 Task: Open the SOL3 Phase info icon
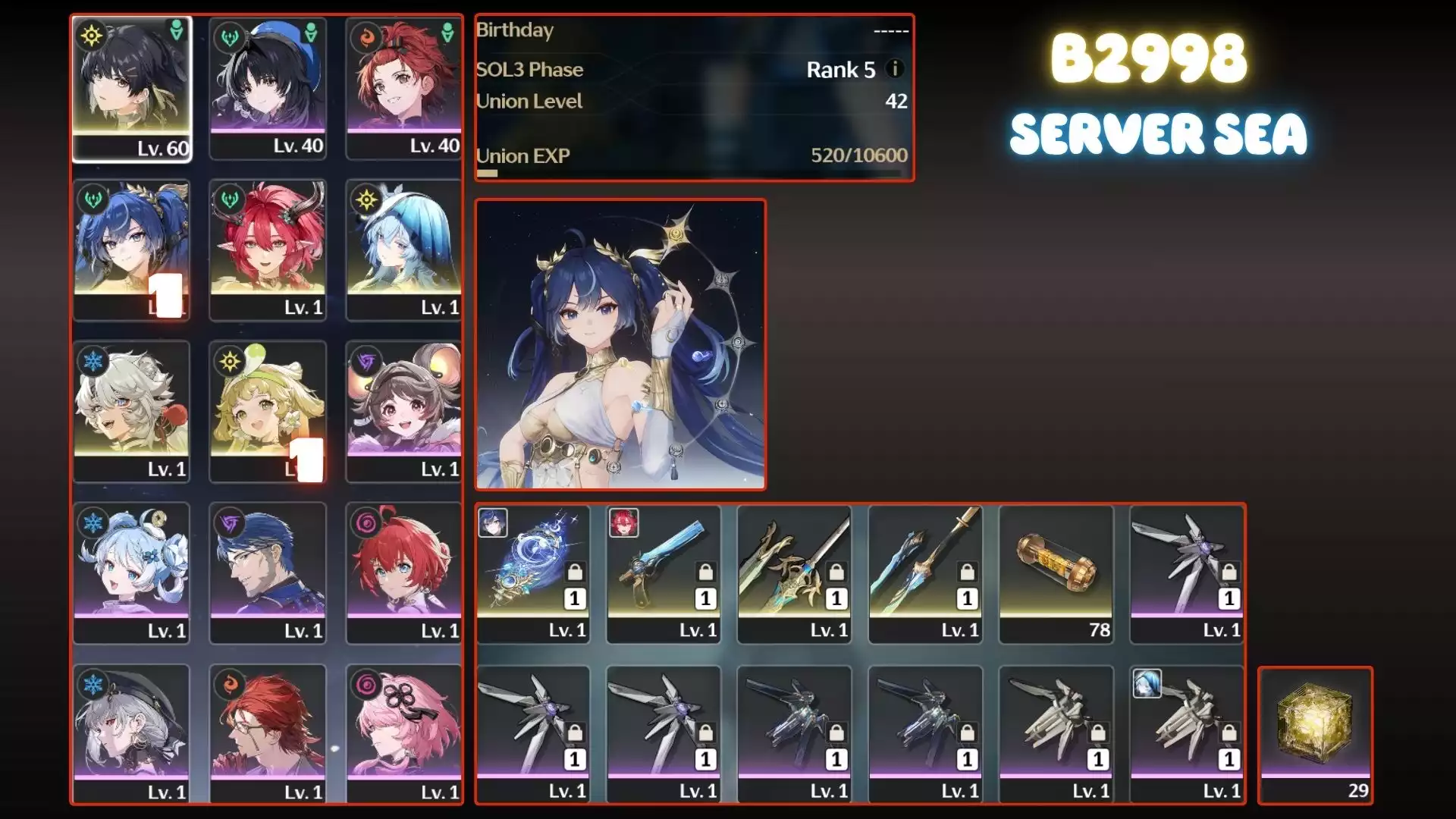(x=895, y=69)
